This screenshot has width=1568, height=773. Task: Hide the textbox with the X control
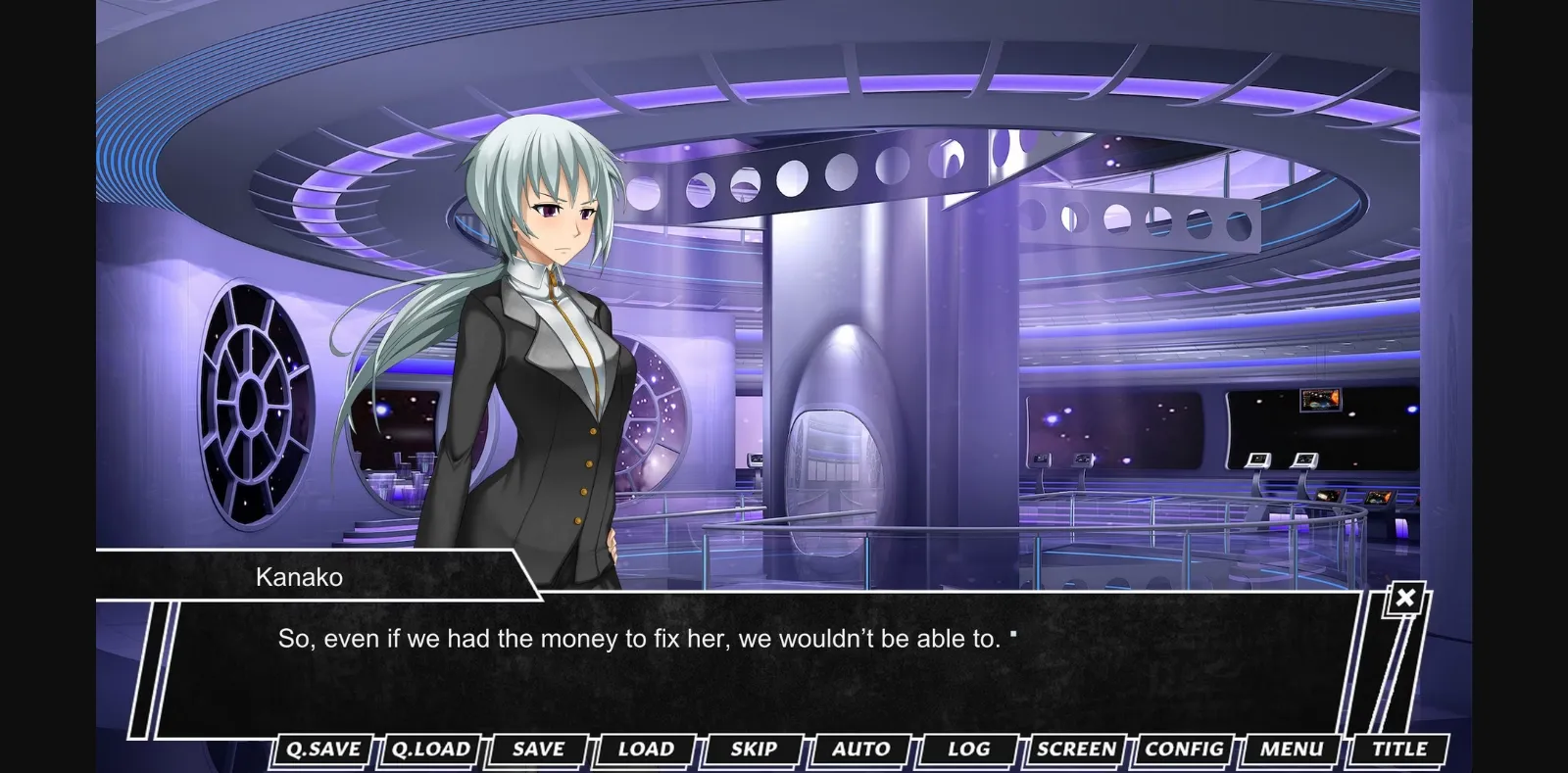point(1405,597)
